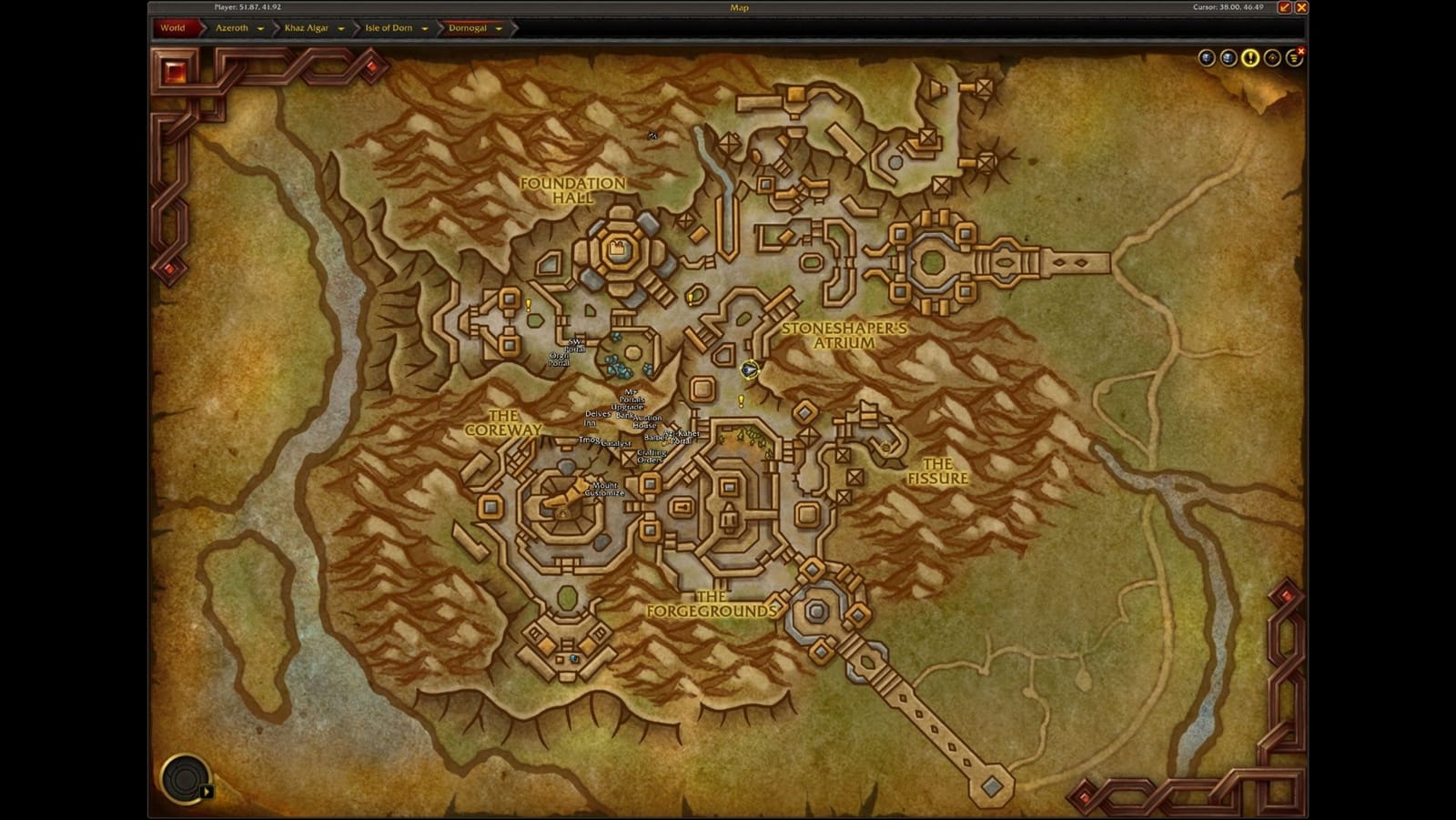
Task: Click the diamond boss icon in the toolbar
Action: click(1272, 56)
